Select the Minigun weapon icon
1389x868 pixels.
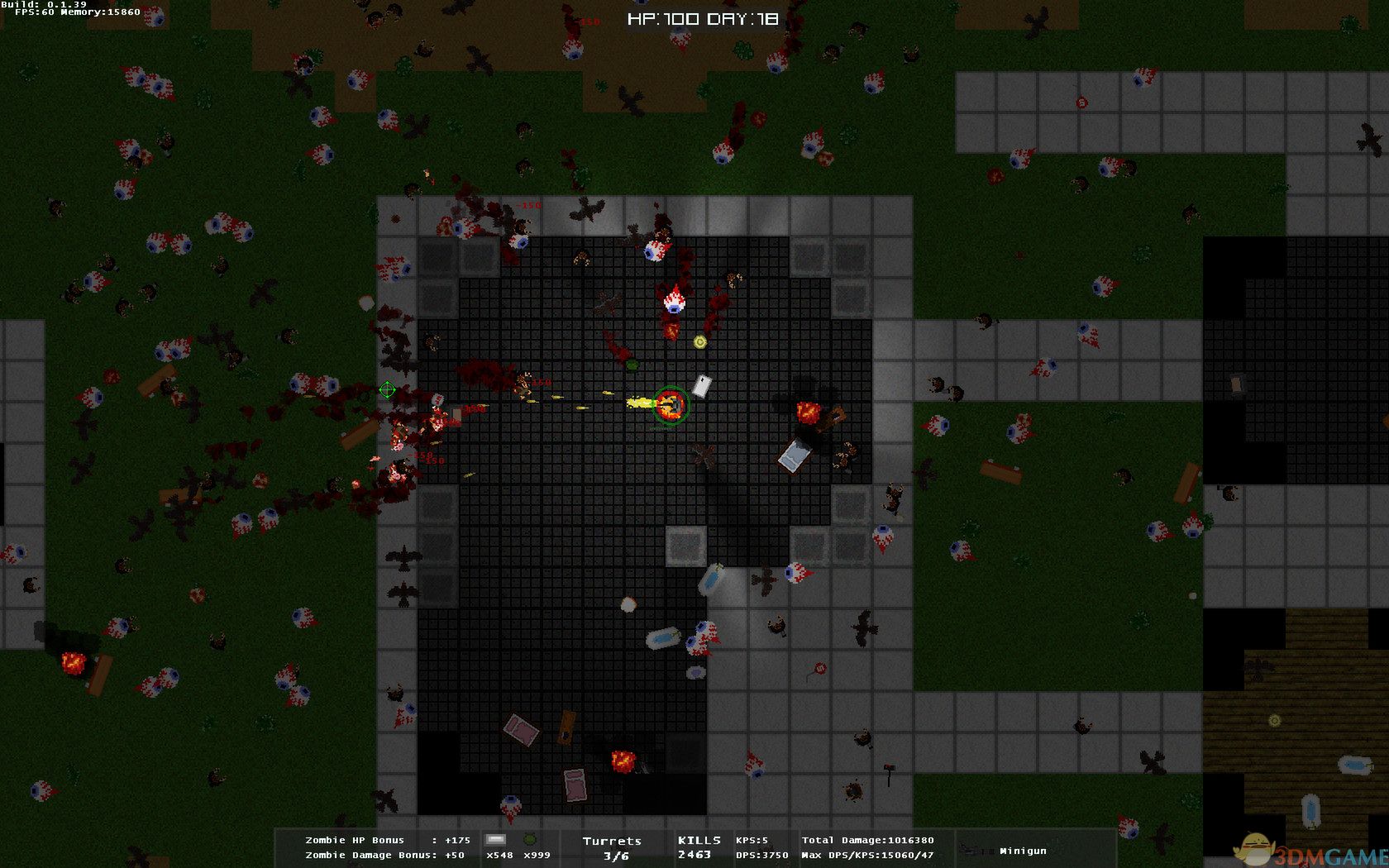[976, 850]
